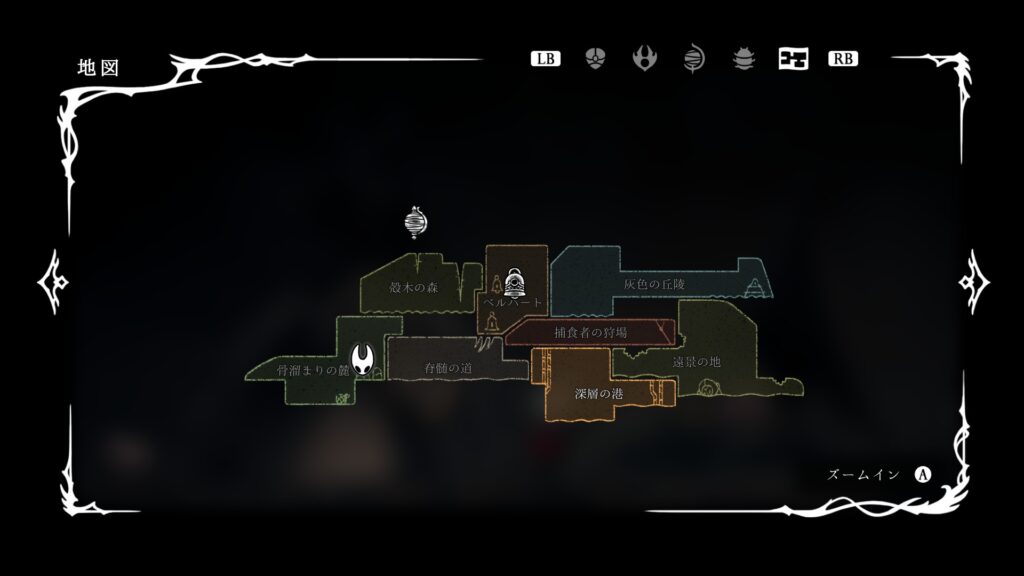This screenshot has width=1024, height=576.
Task: Select the 遠景の地 map region
Action: tap(696, 361)
